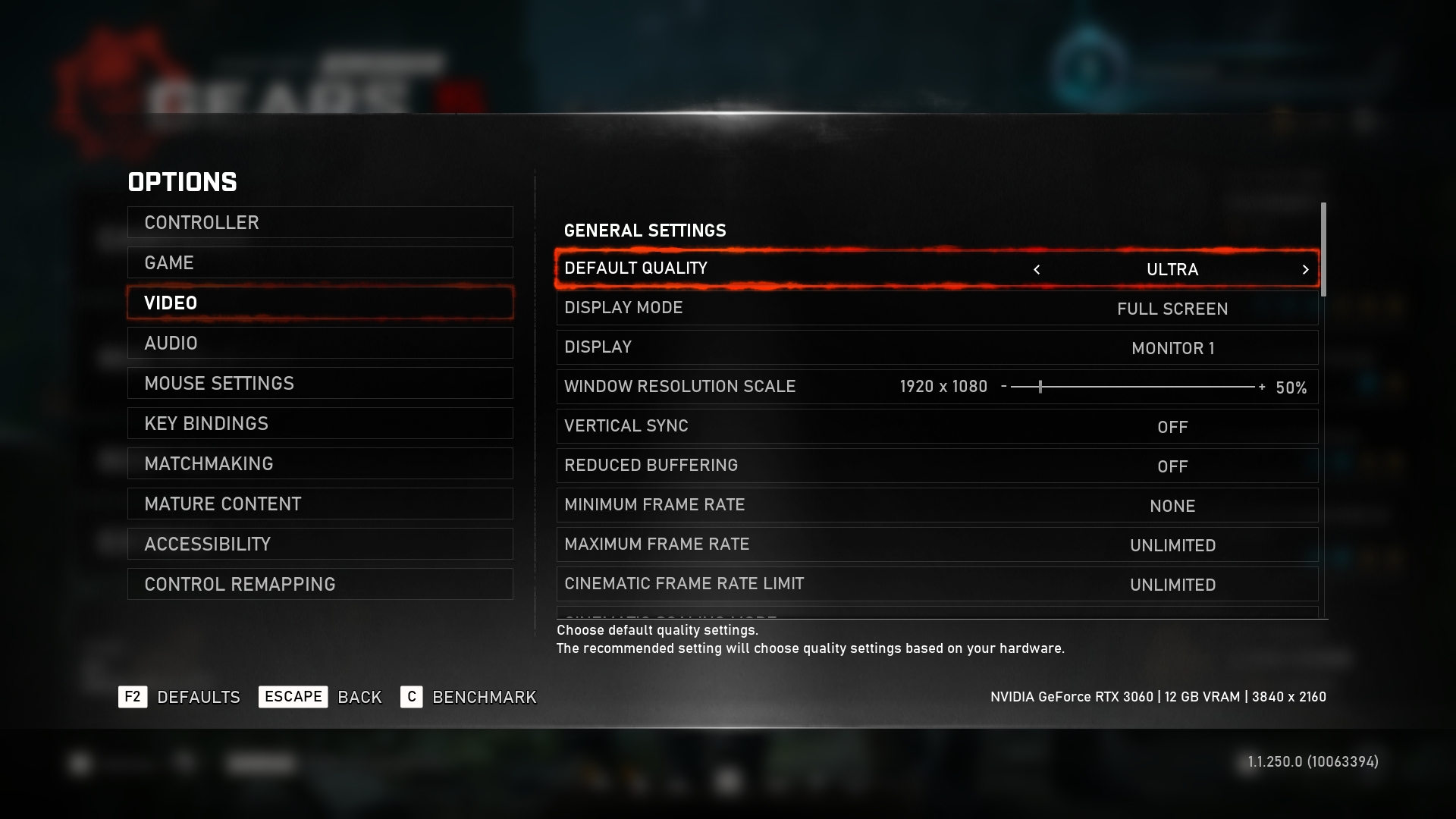Image resolution: width=1456 pixels, height=819 pixels.
Task: Go to Key Bindings
Action: [x=320, y=423]
